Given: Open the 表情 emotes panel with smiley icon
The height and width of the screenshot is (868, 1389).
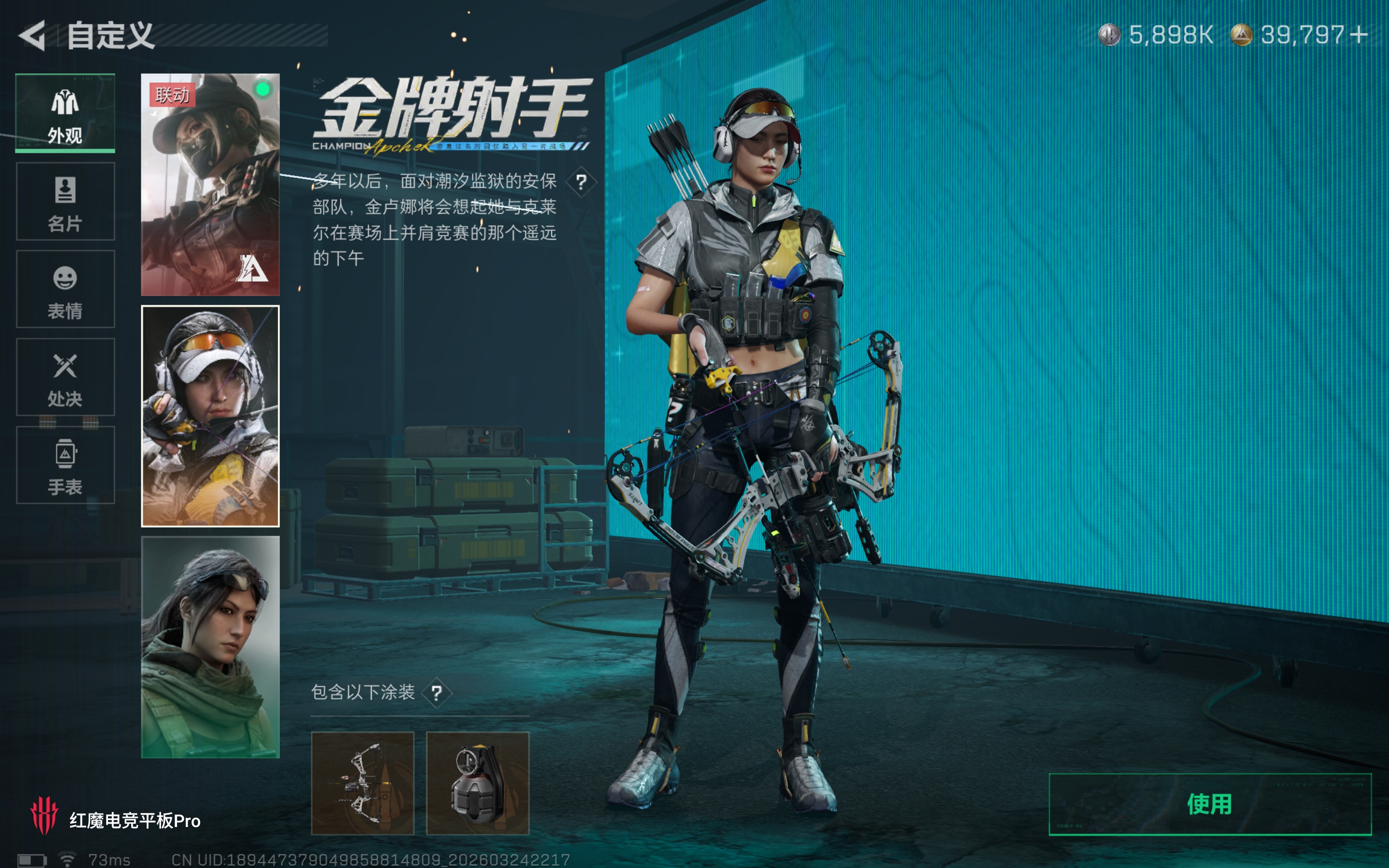Looking at the screenshot, I should click(x=65, y=292).
